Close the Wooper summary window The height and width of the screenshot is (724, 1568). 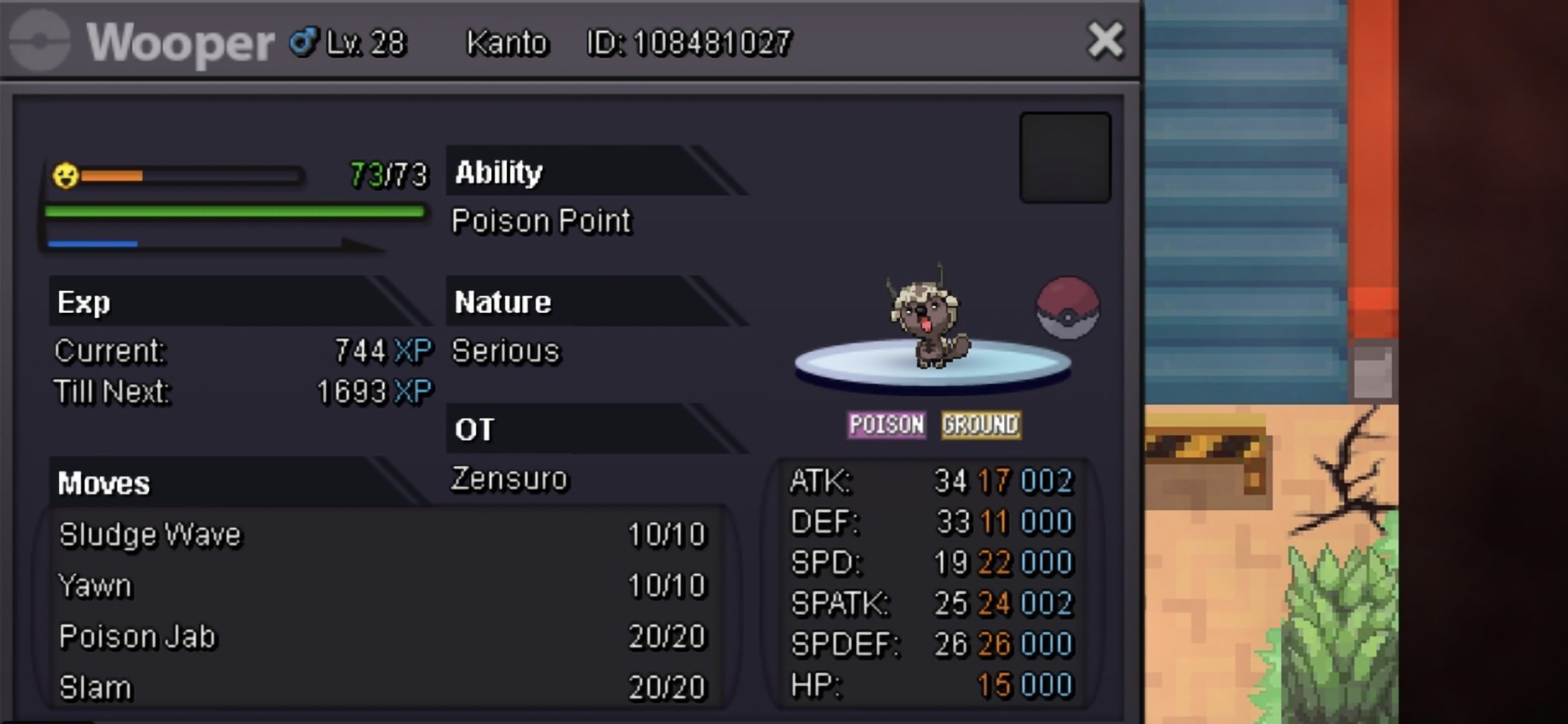coord(1105,41)
